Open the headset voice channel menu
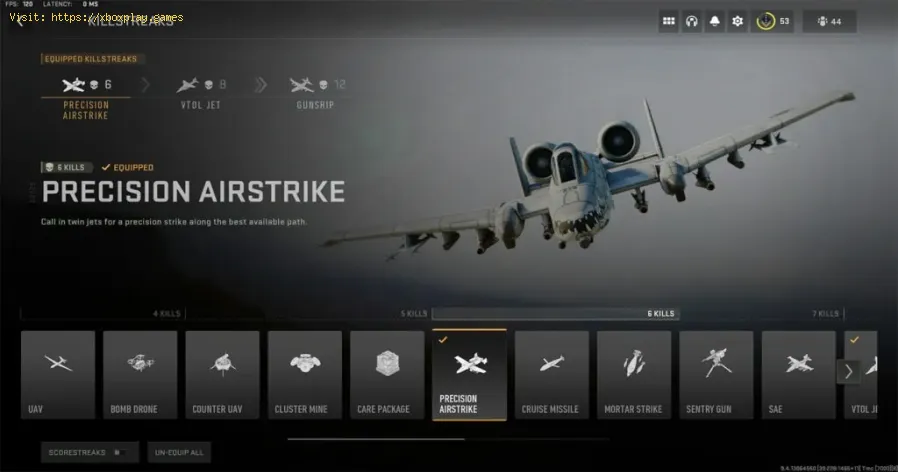The height and width of the screenshot is (472, 898). pyautogui.click(x=692, y=21)
